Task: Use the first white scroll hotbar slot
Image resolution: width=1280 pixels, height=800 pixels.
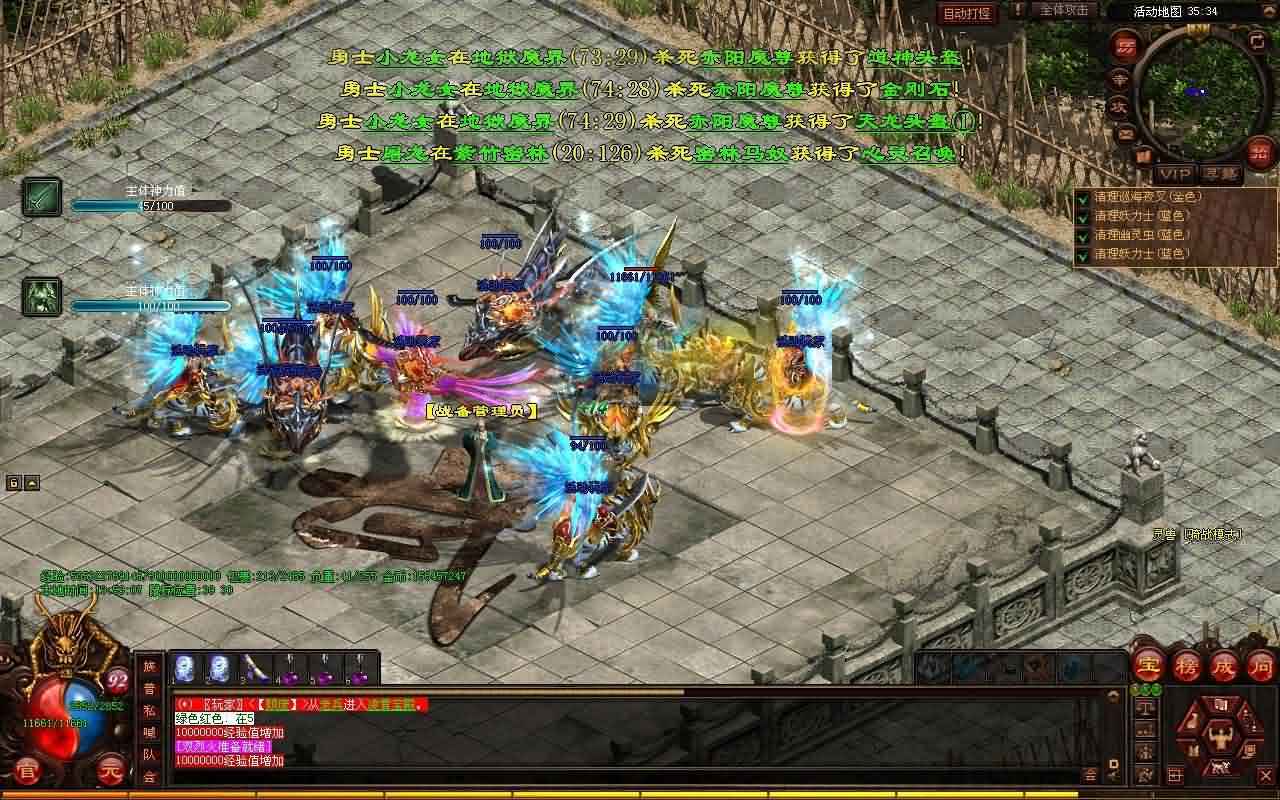Action: 184,668
